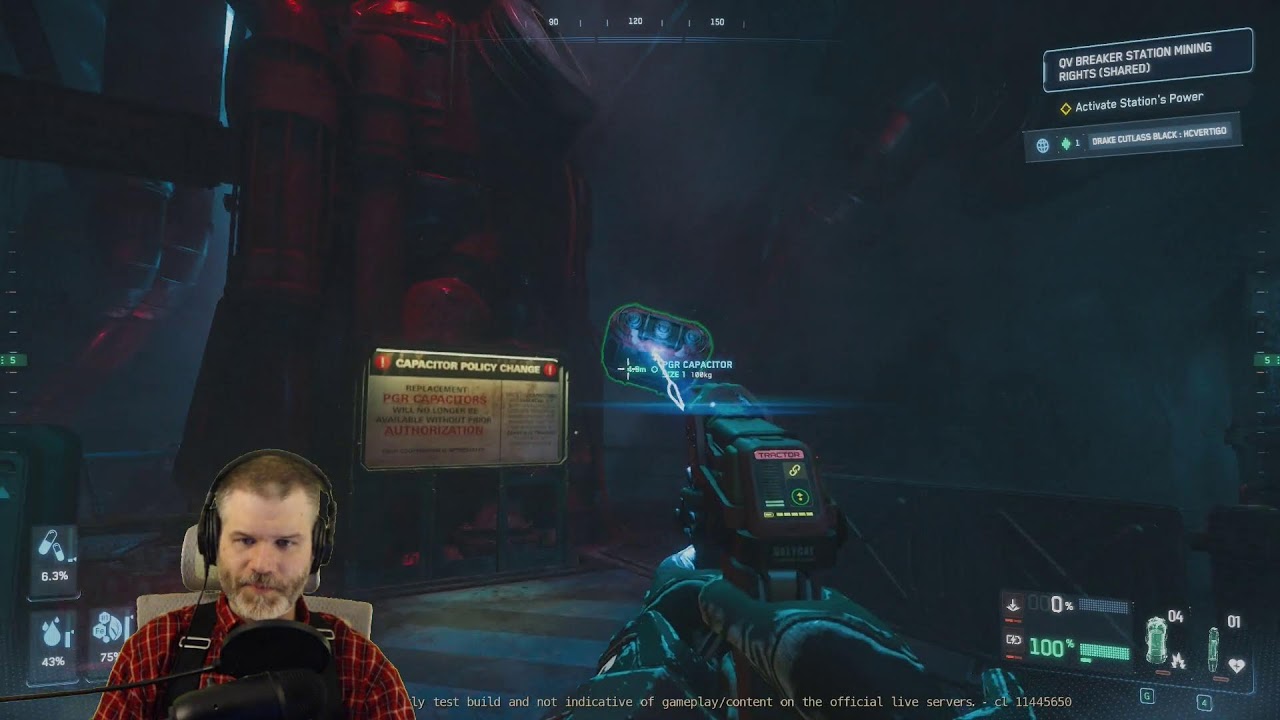Click the water droplet hydration icon
This screenshot has height=720, width=1280.
pos(52,632)
